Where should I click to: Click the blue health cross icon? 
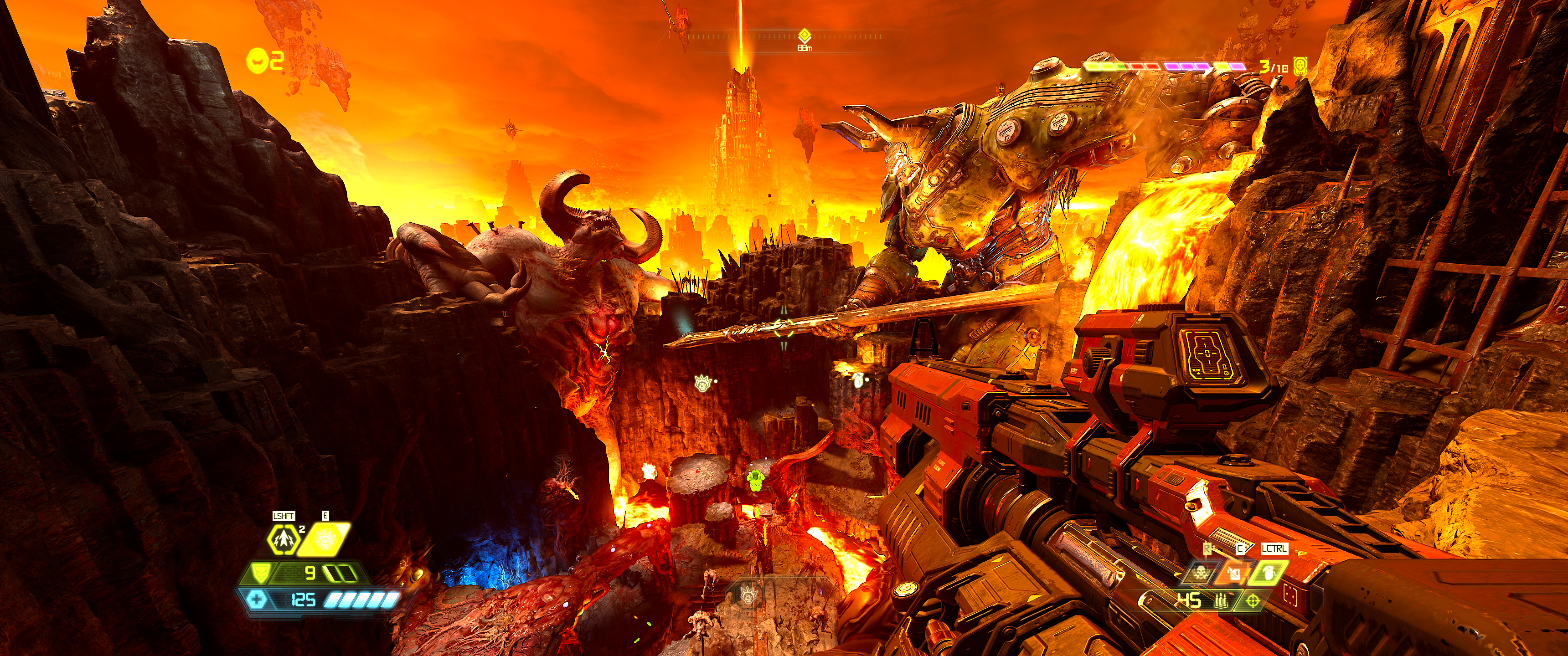[x=257, y=600]
